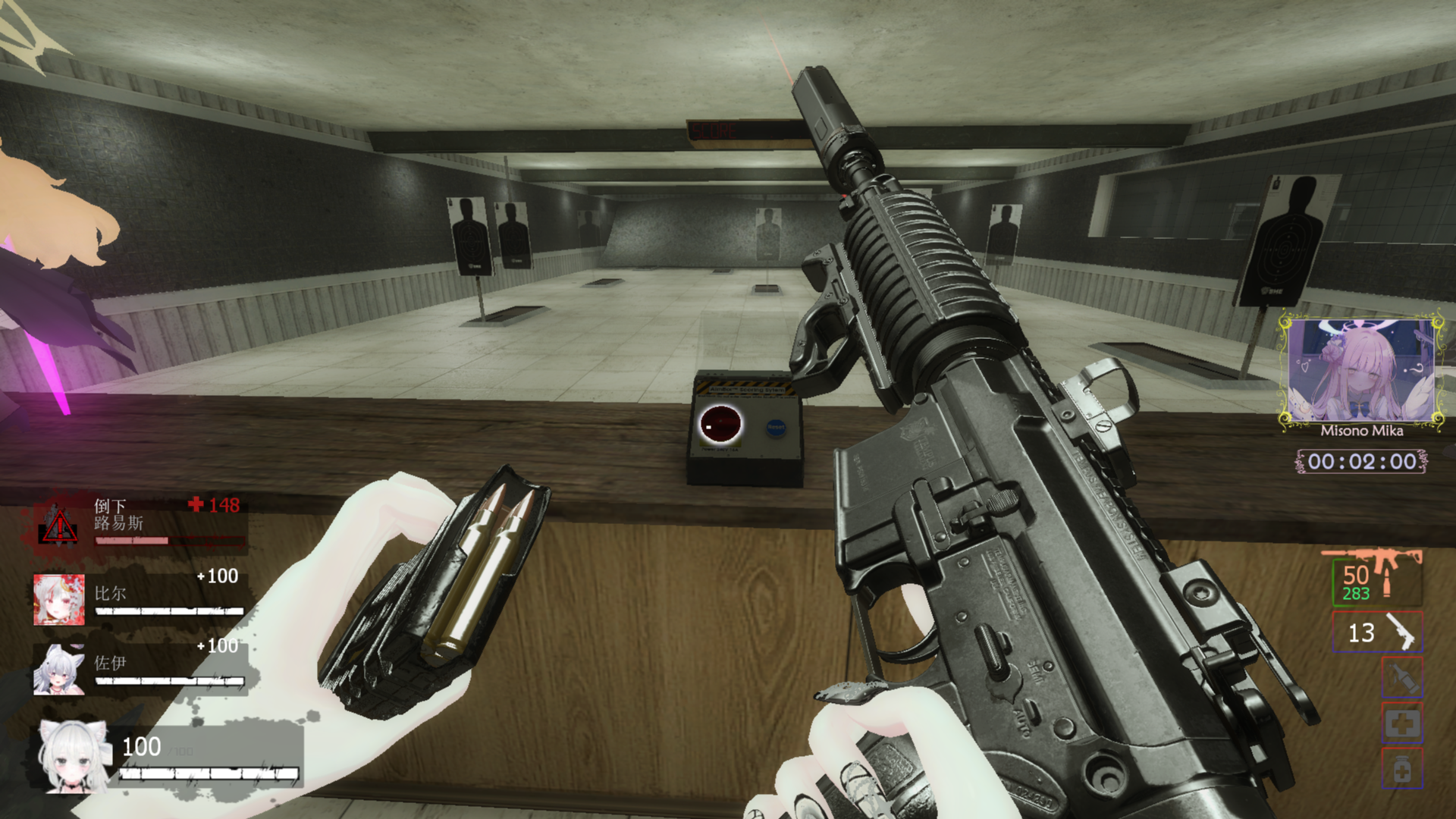This screenshot has height=819, width=1456.
Task: Click the pain pills slot icon
Action: coord(1402,768)
